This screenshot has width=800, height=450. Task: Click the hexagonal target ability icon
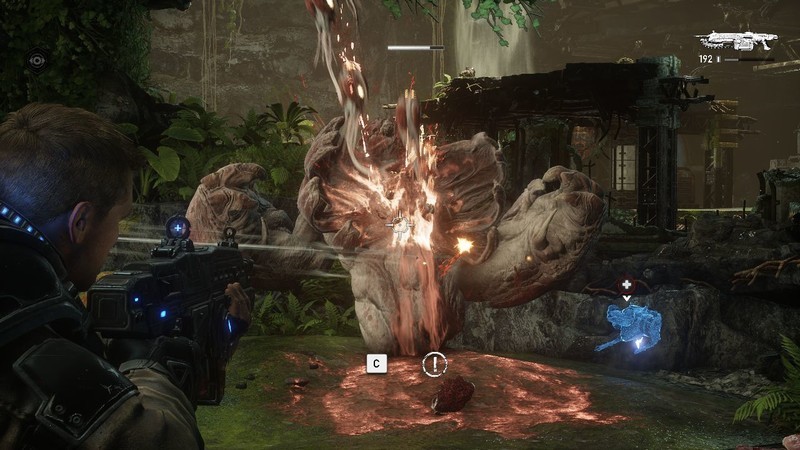(37, 60)
